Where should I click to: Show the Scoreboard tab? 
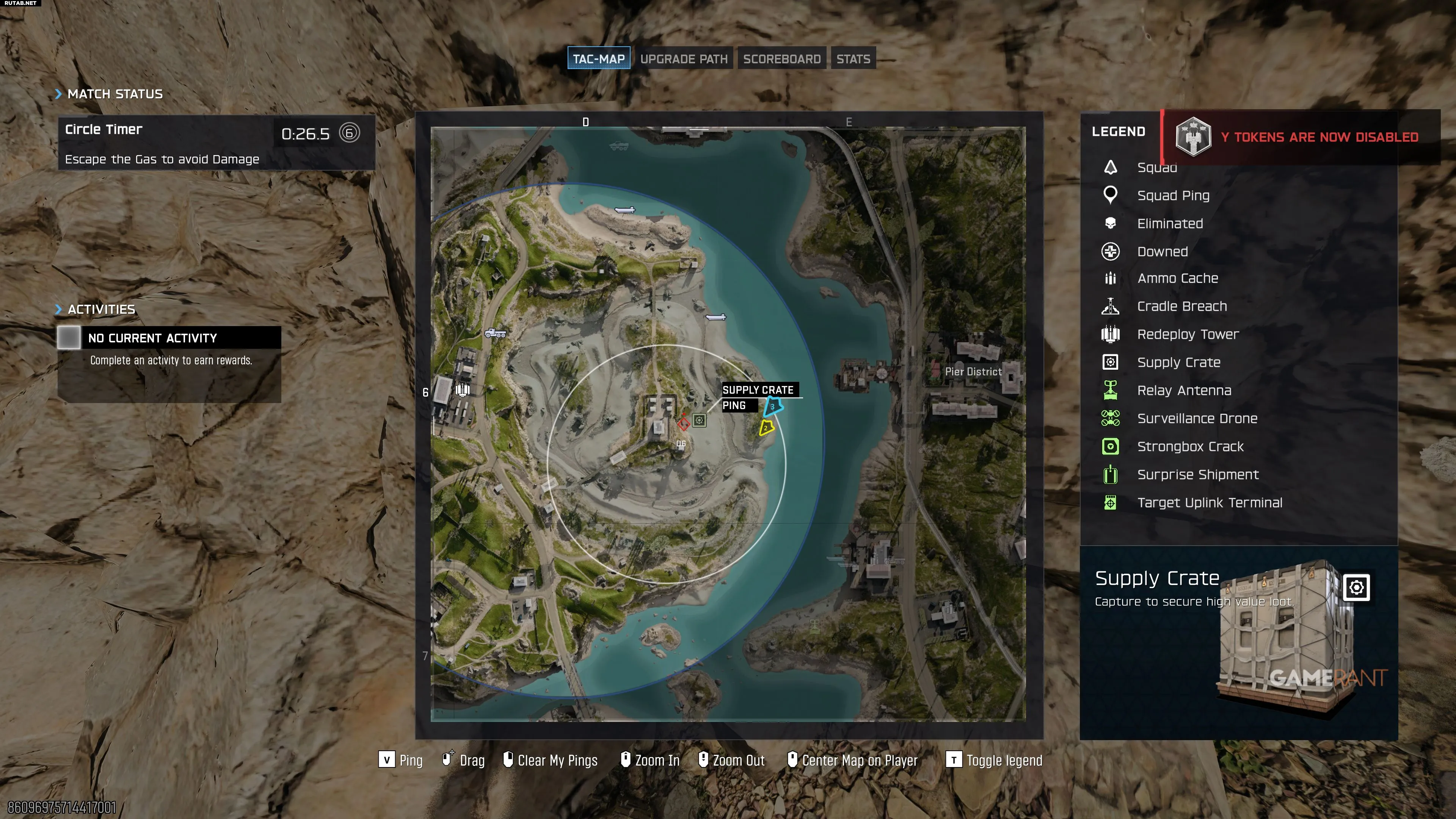pyautogui.click(x=782, y=59)
